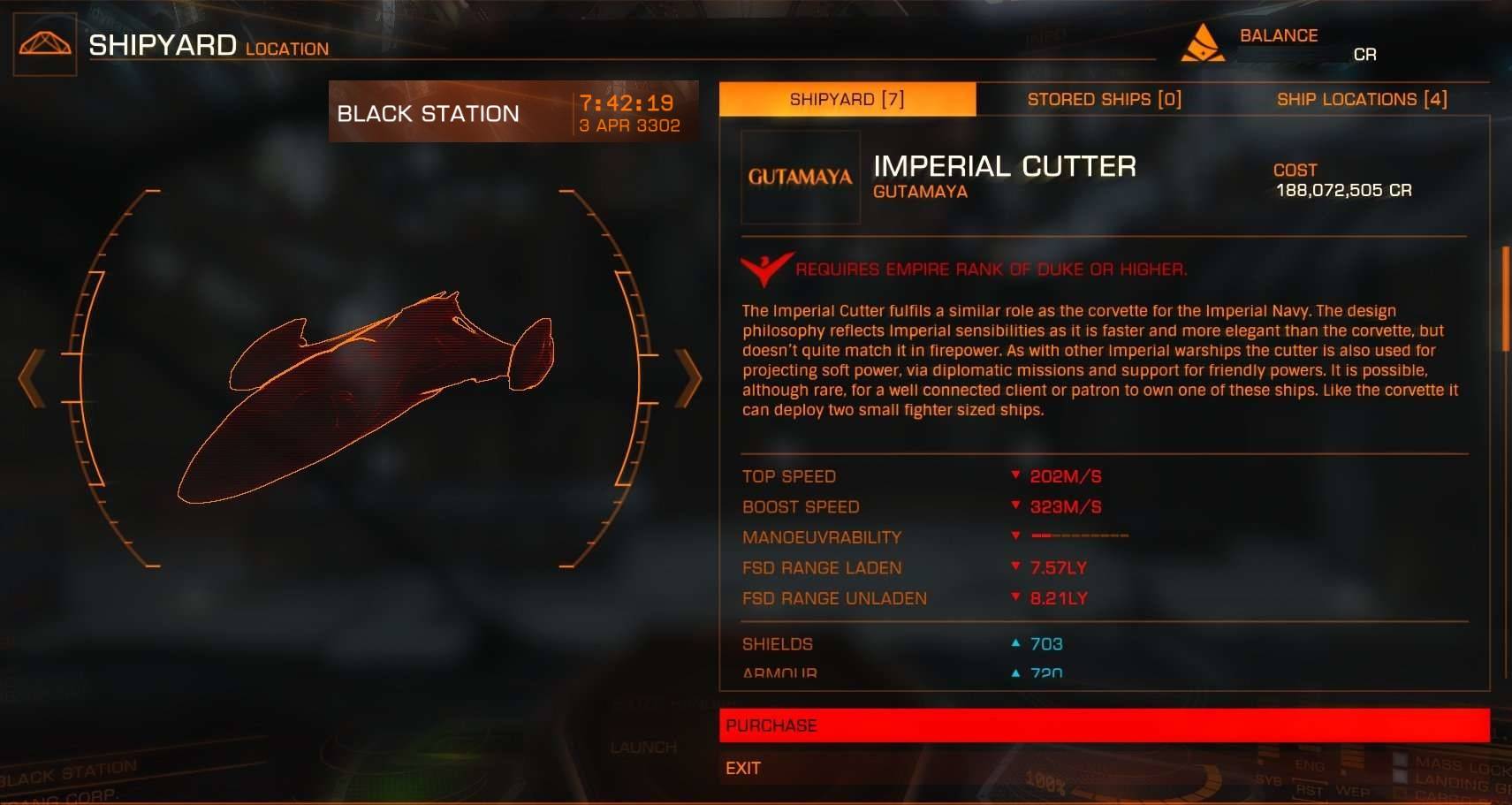The height and width of the screenshot is (805, 1512).
Task: Click the red arrow beside FSD RANGE UNLADEN
Action: click(1014, 598)
